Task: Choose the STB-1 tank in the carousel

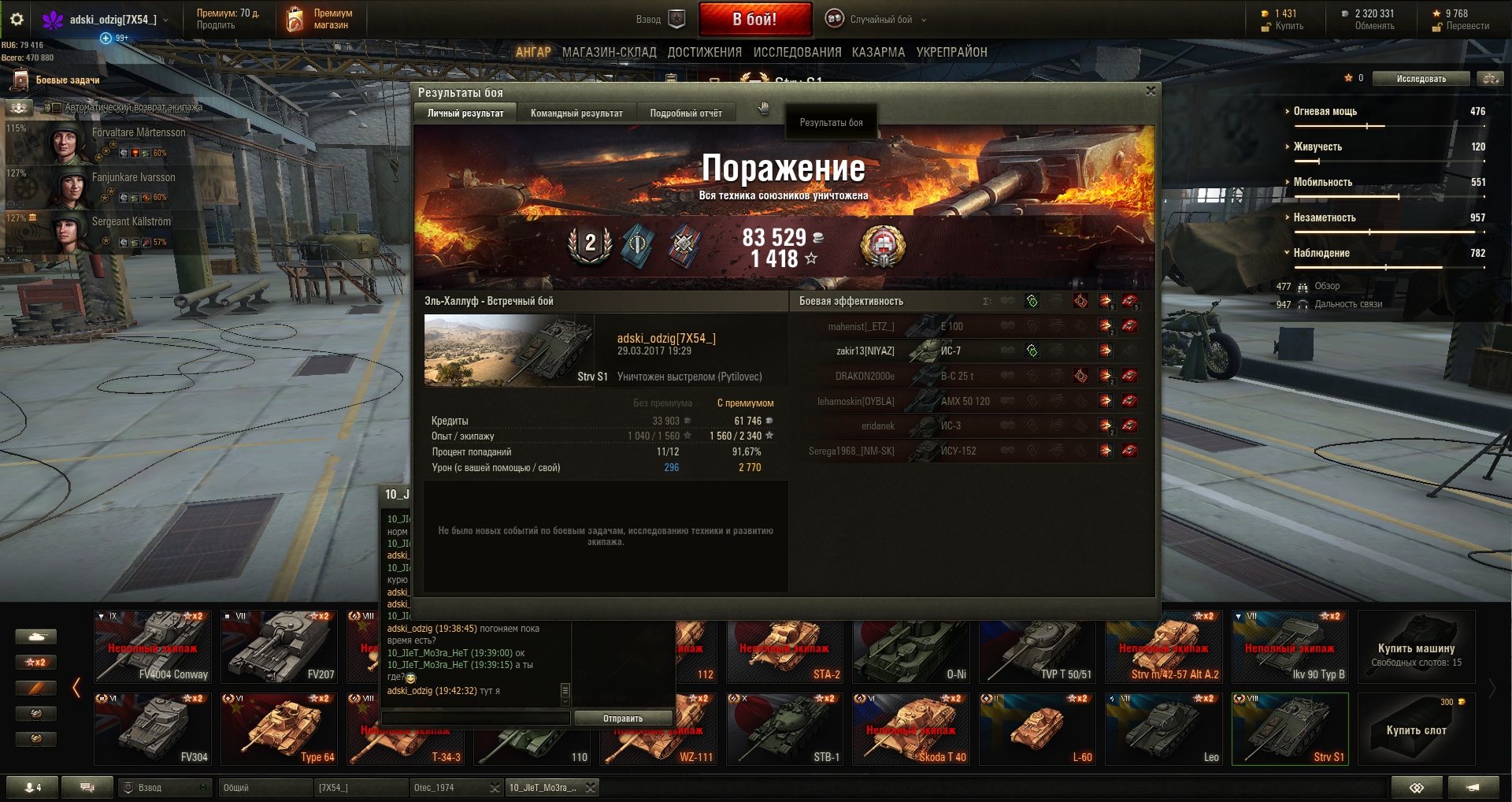Action: [784, 730]
